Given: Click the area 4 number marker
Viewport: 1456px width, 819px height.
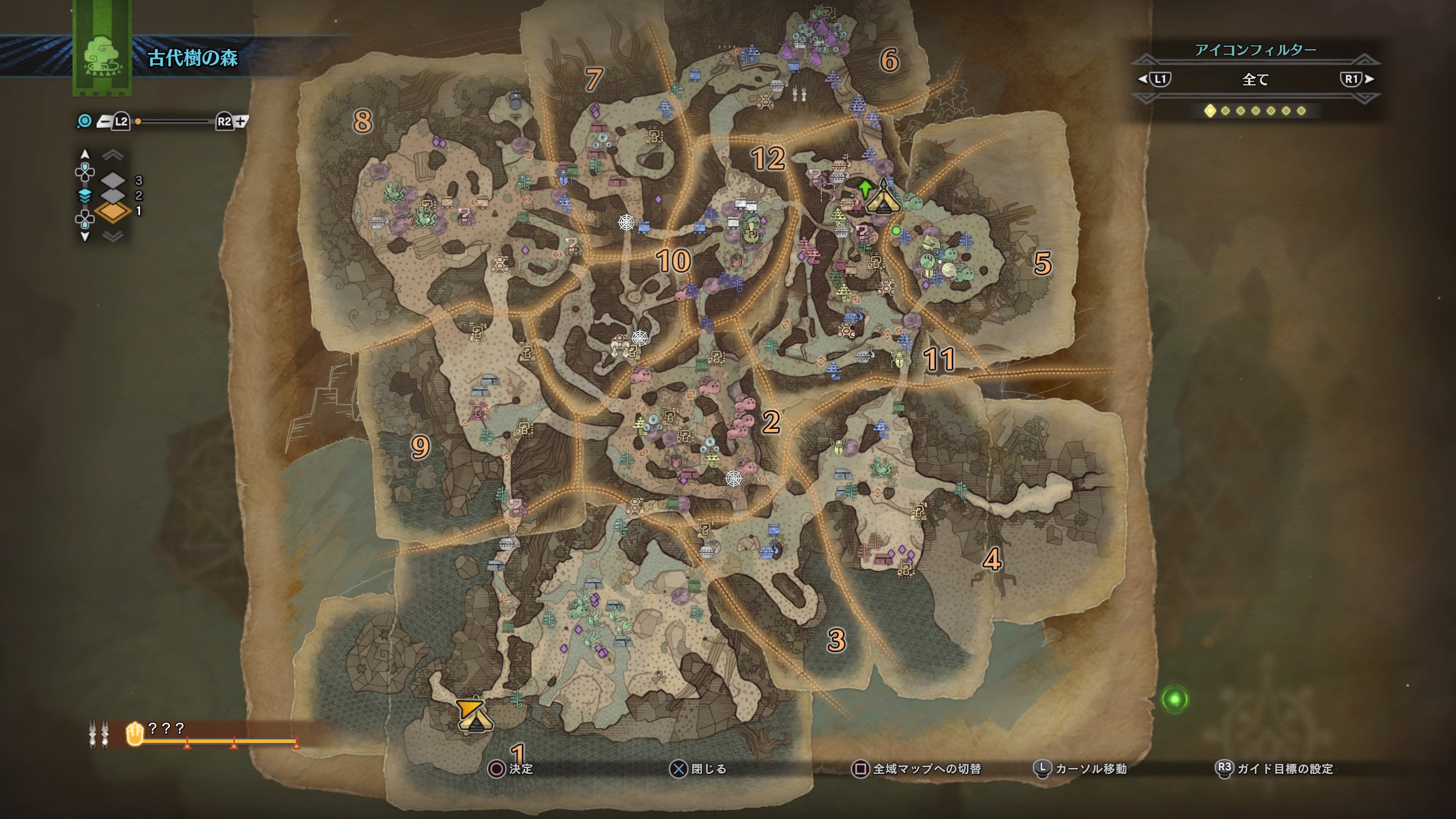Looking at the screenshot, I should [992, 560].
